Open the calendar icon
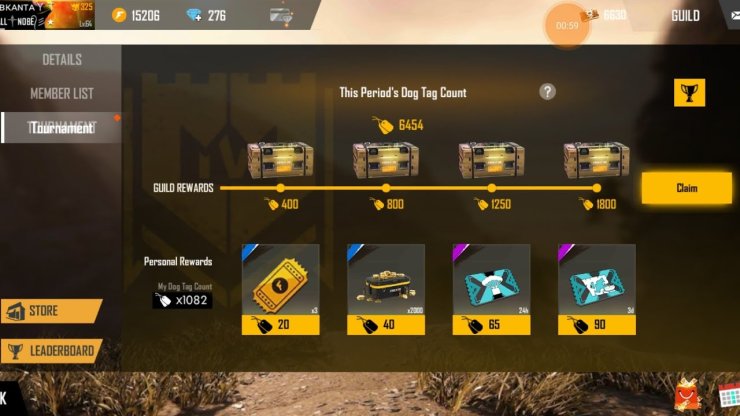740x416 pixels. pos(728,395)
